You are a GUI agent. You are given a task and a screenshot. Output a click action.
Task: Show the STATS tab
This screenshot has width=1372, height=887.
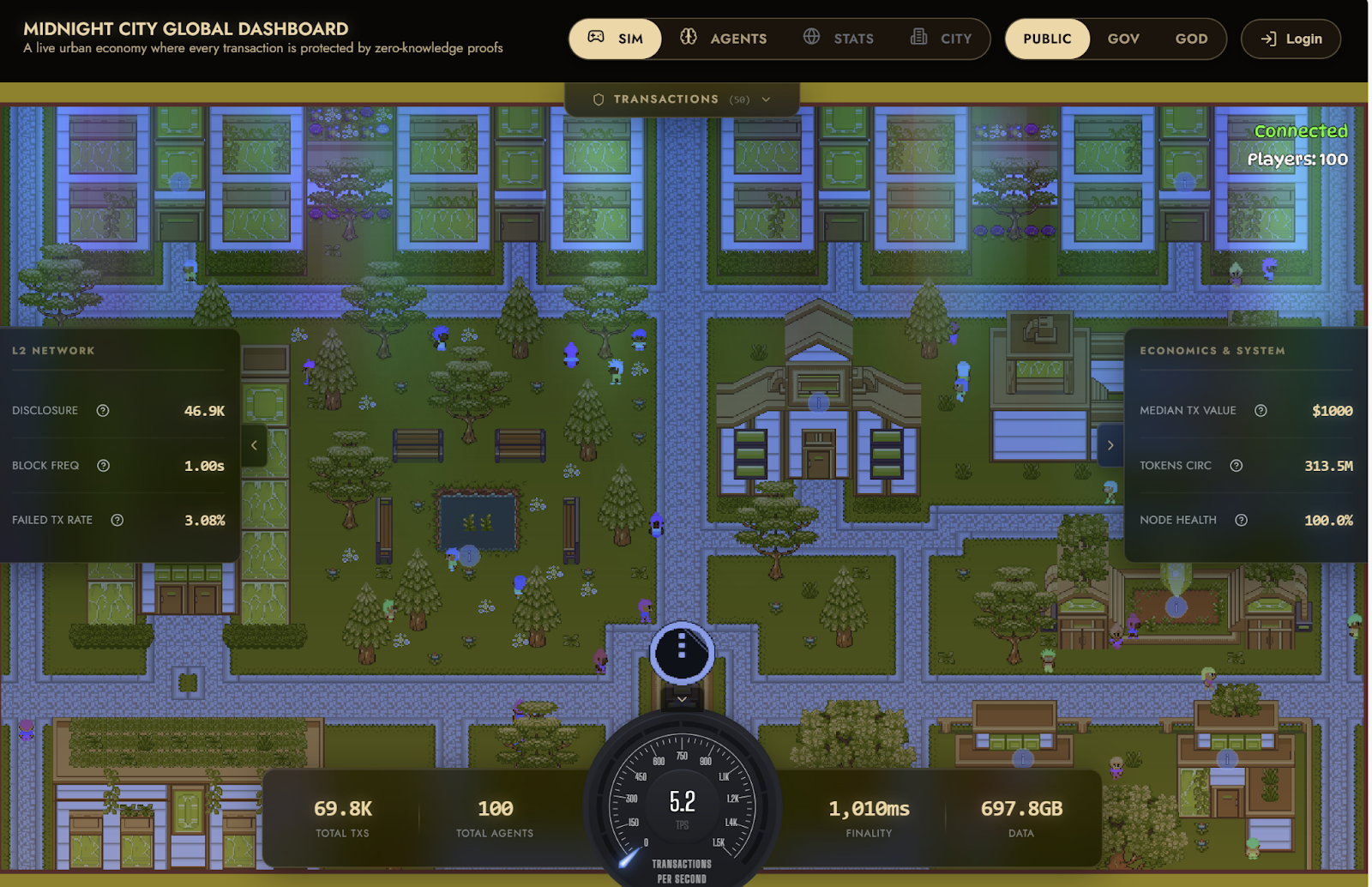click(839, 39)
